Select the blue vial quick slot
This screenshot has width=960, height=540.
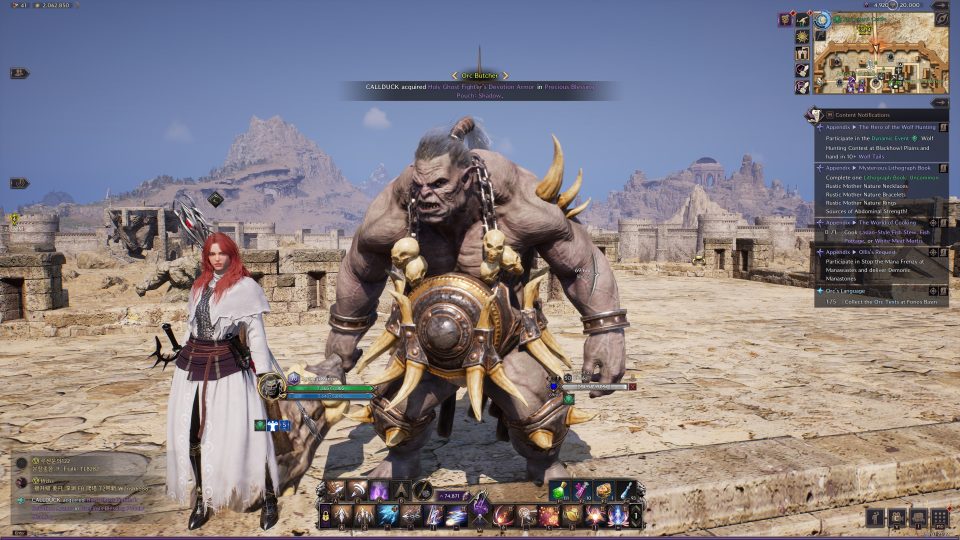pyautogui.click(x=626, y=490)
